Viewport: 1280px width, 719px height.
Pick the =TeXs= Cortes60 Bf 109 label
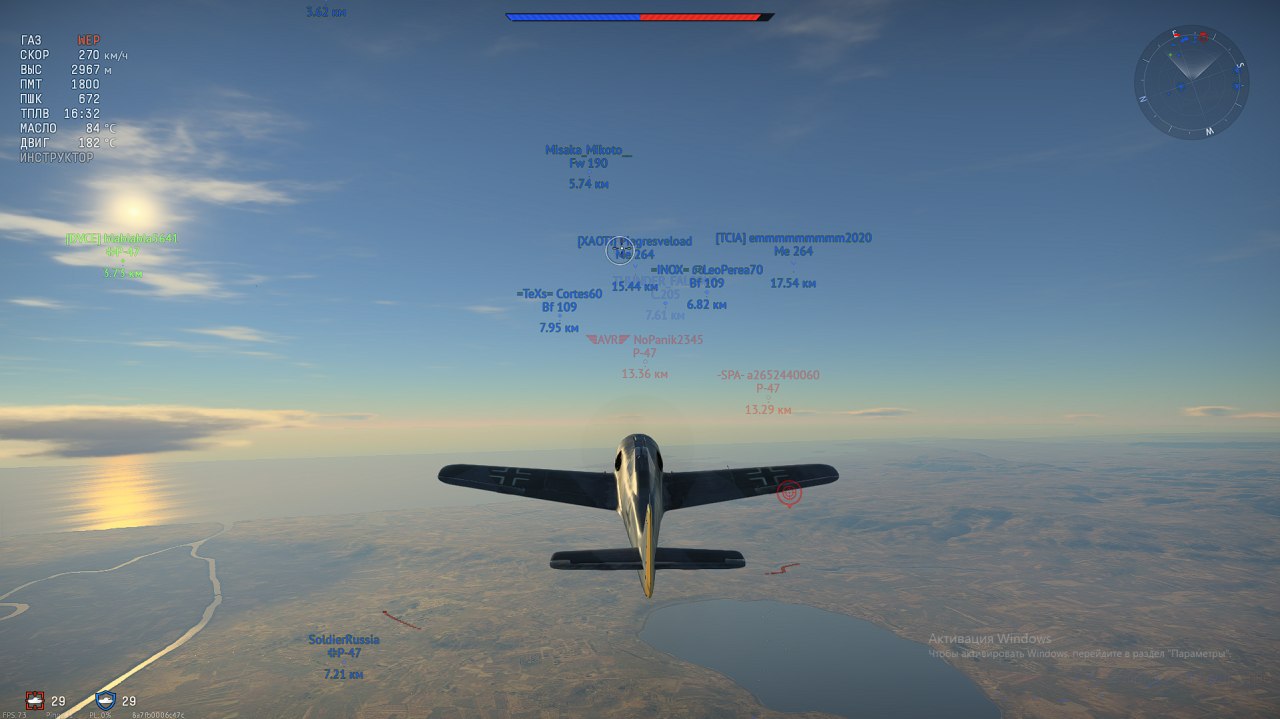[559, 307]
